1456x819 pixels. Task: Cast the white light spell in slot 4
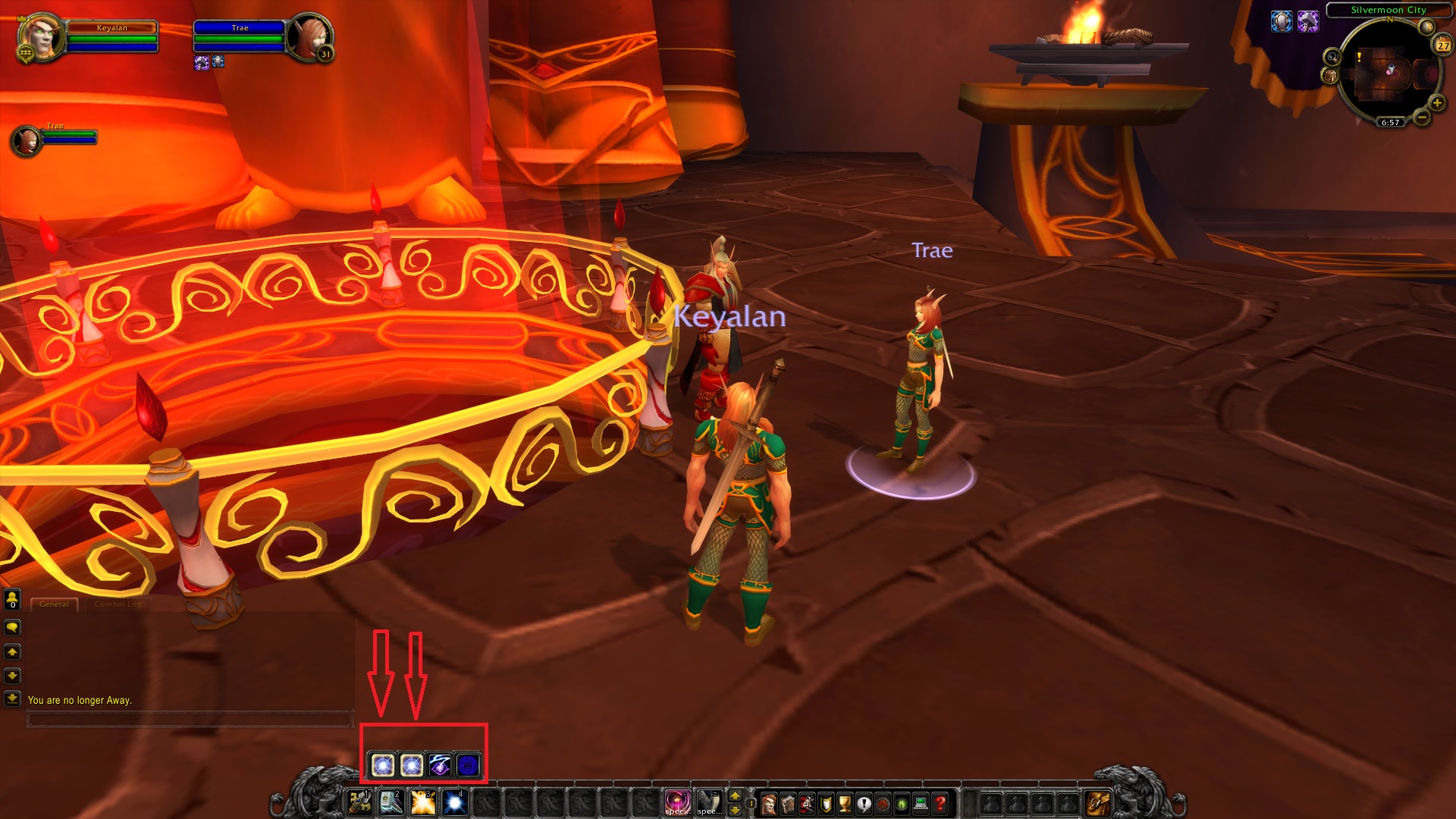(453, 802)
